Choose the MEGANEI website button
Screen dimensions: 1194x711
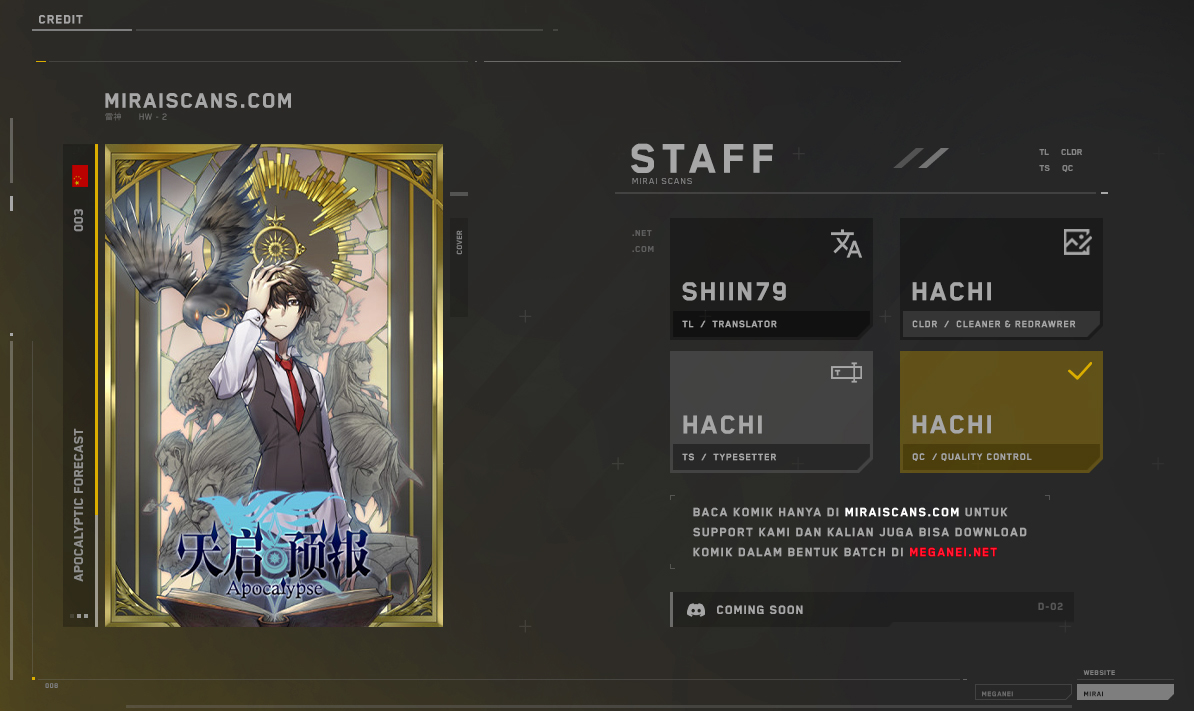[1022, 692]
